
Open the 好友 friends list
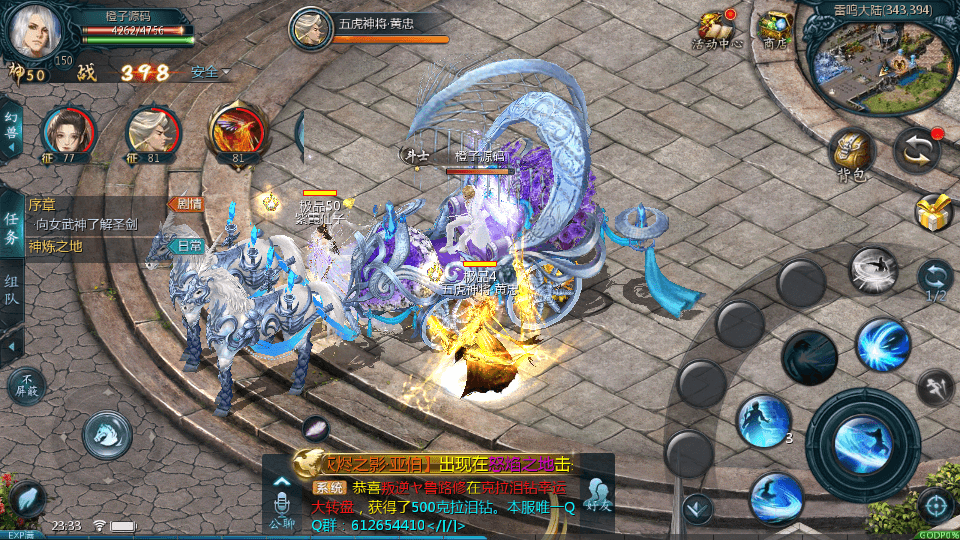598,494
